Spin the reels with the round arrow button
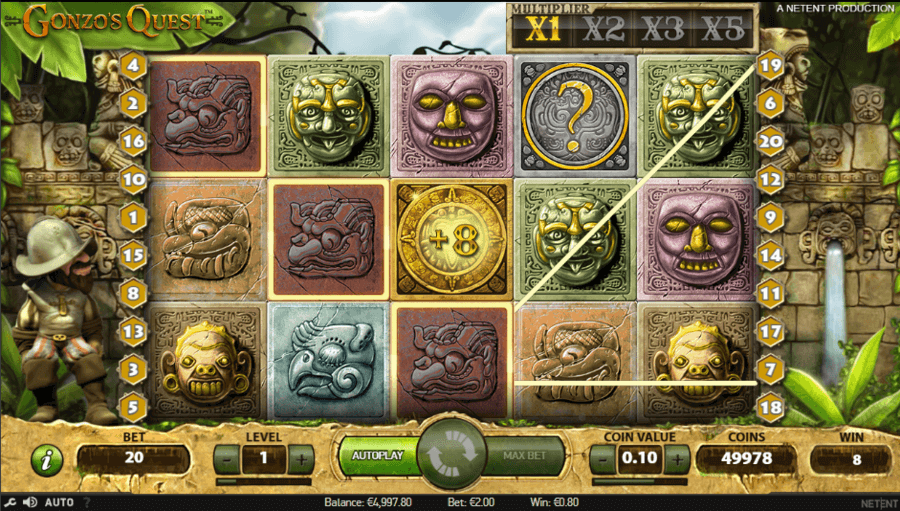The image size is (900, 511). coord(449,455)
